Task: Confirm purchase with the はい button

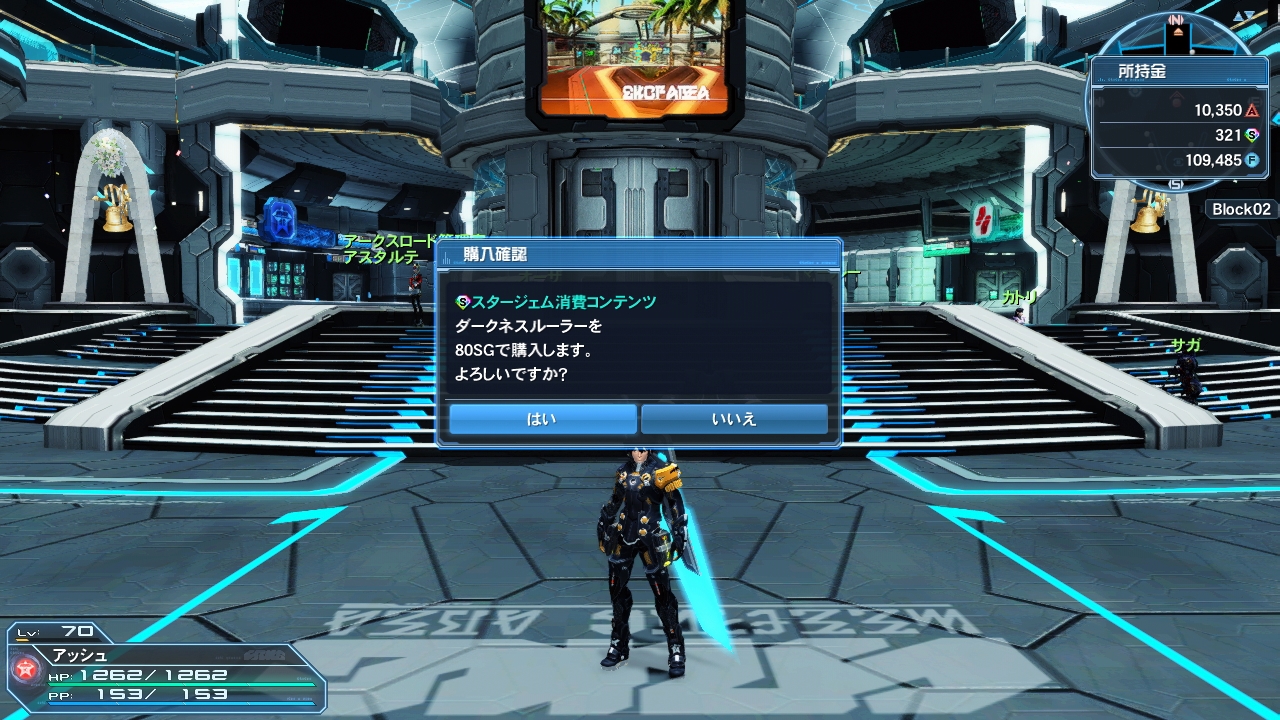Action: pos(542,419)
